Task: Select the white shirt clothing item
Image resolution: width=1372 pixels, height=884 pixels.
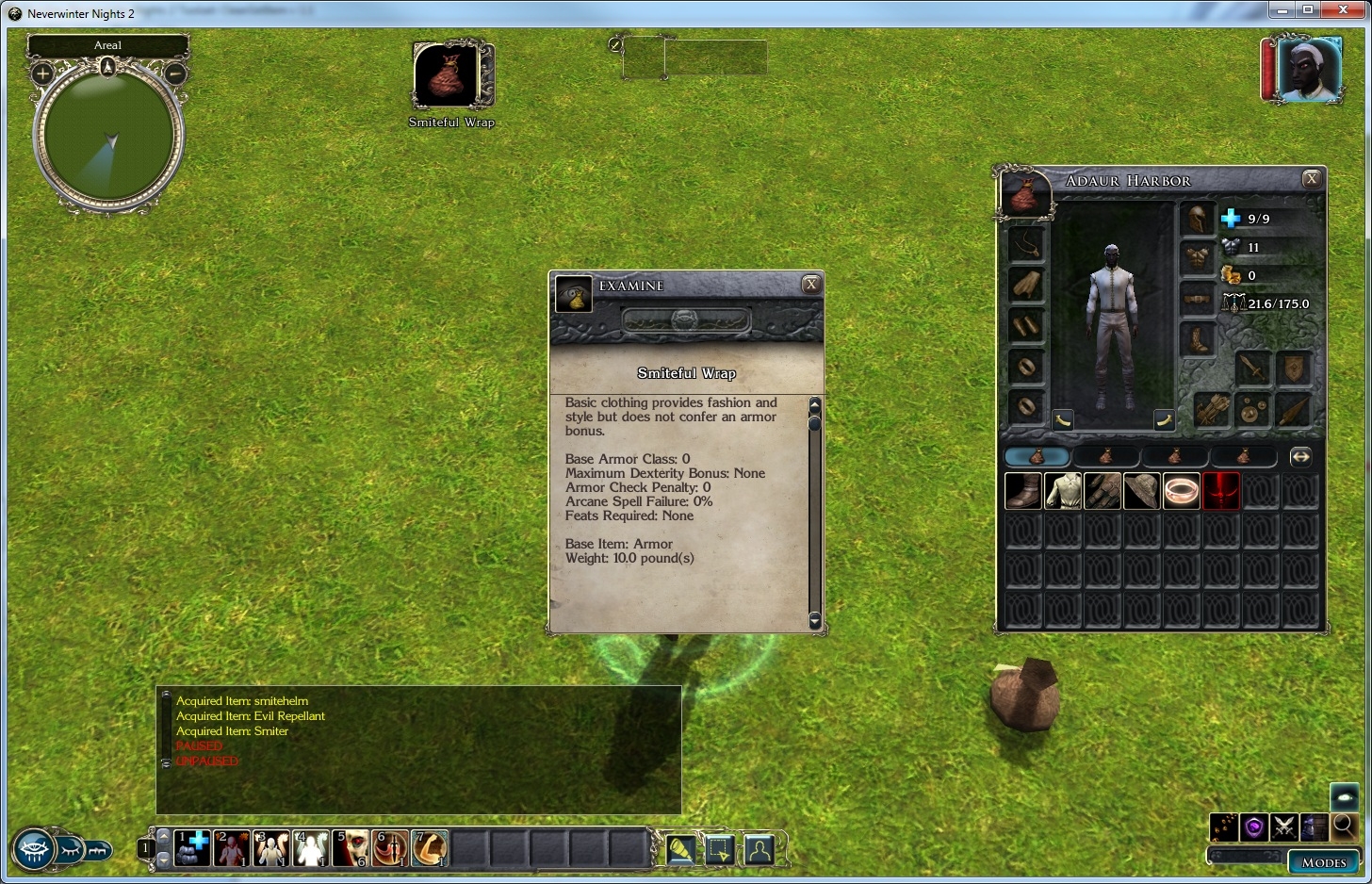Action: click(x=1063, y=491)
